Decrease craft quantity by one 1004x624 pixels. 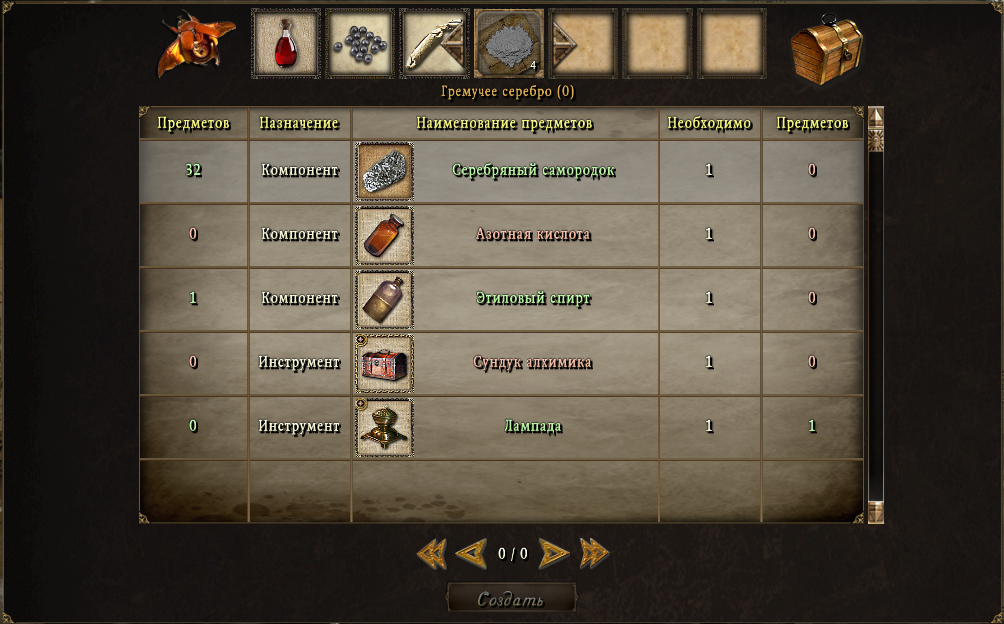pos(470,553)
